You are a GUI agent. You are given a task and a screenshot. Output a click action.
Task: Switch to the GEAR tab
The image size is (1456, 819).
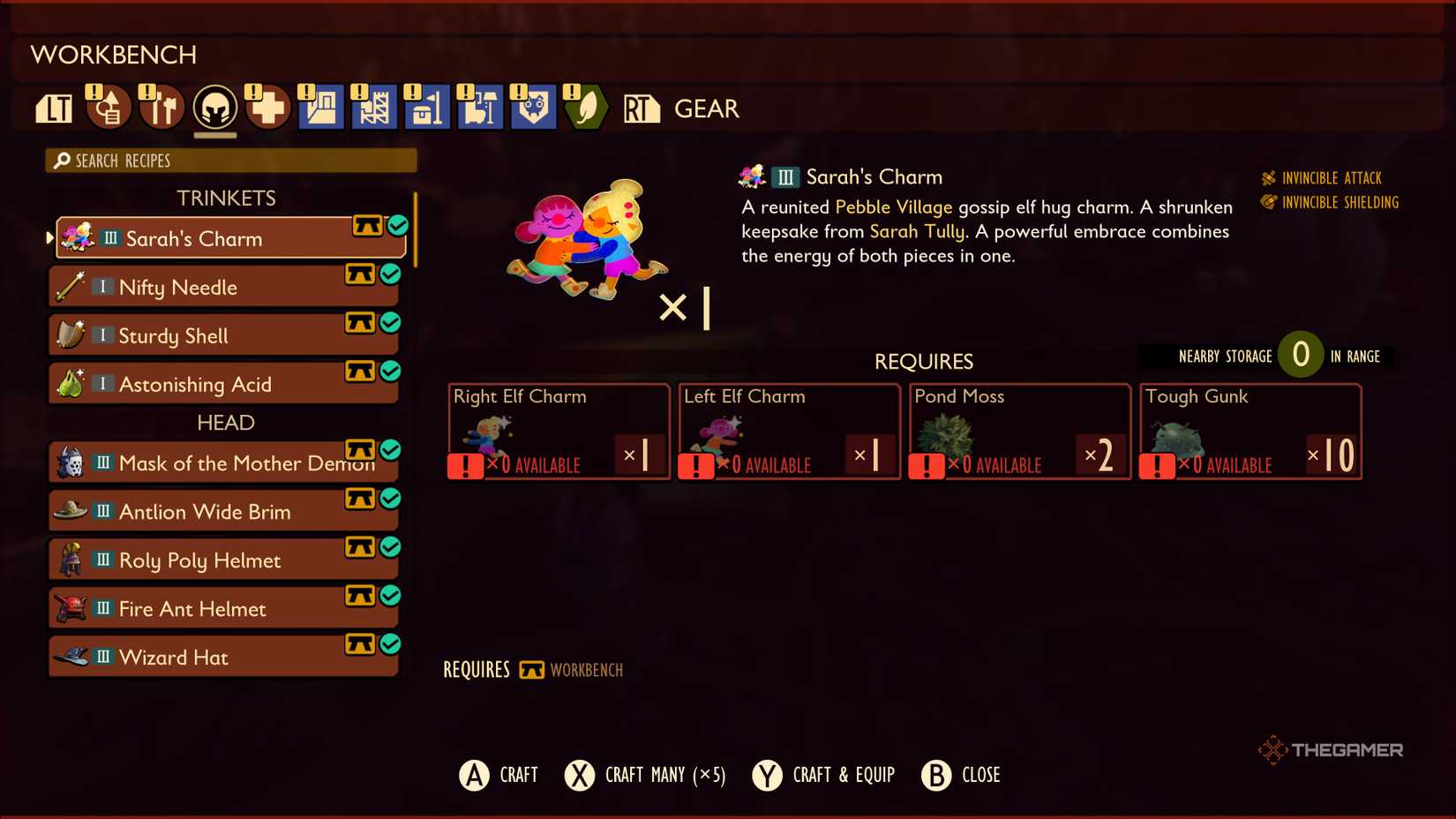(x=706, y=109)
